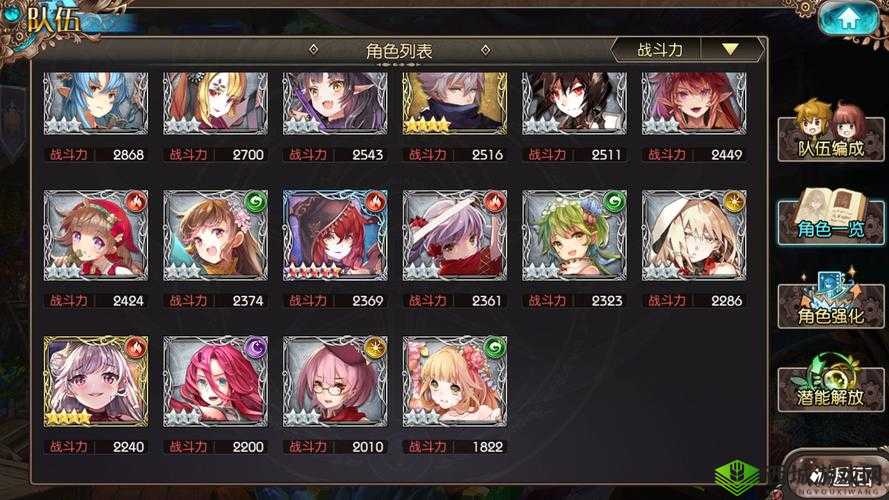The height and width of the screenshot is (500, 889).
Task: Select the red-haired character with 2449 power
Action: click(x=694, y=102)
